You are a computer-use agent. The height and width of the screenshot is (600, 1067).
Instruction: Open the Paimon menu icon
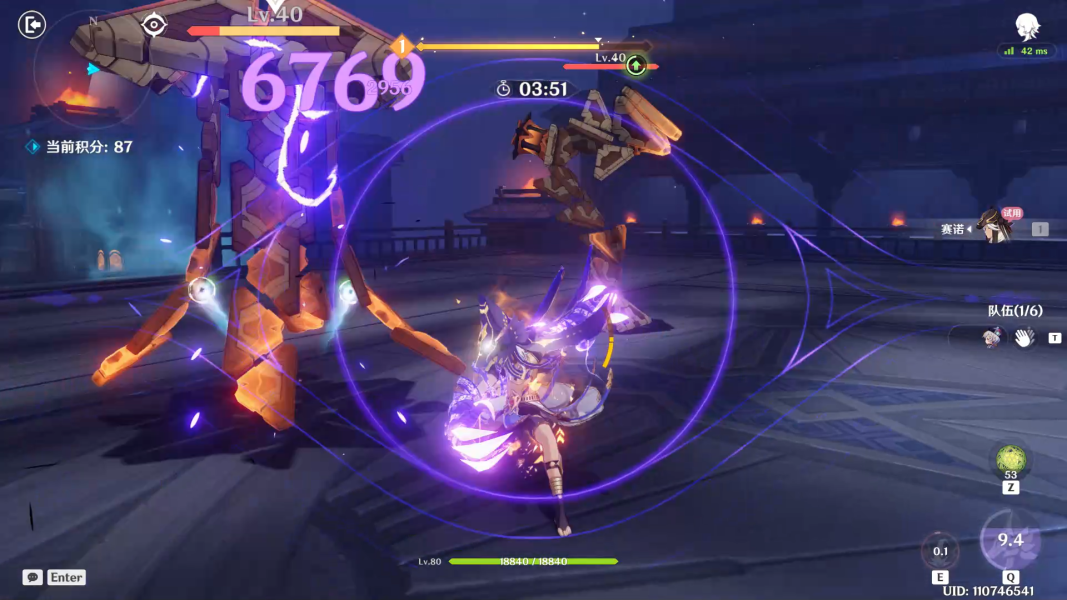point(1027,26)
